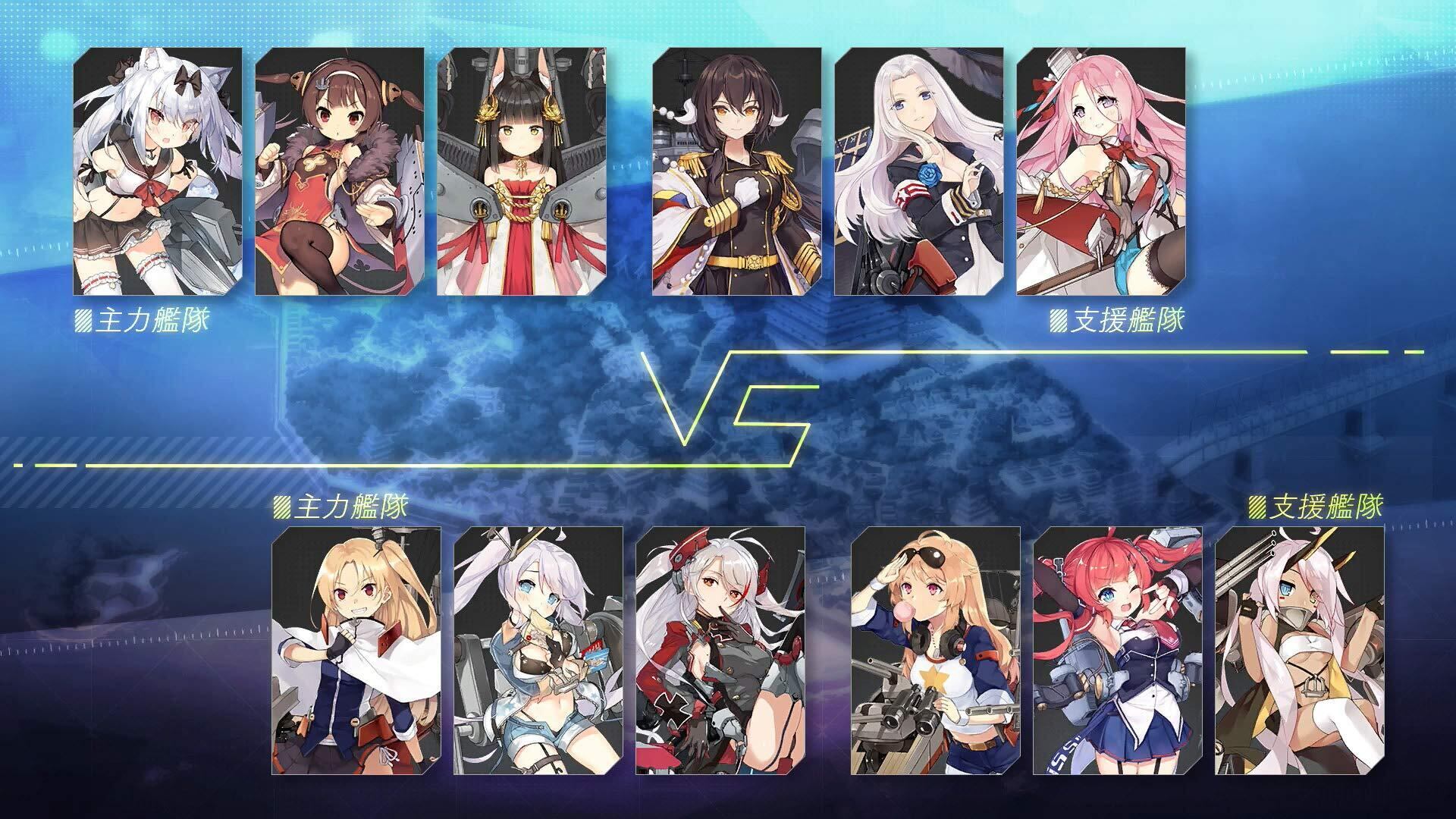
Task: Choose the silver-haired girl in denim shorts card
Action: tap(538, 651)
